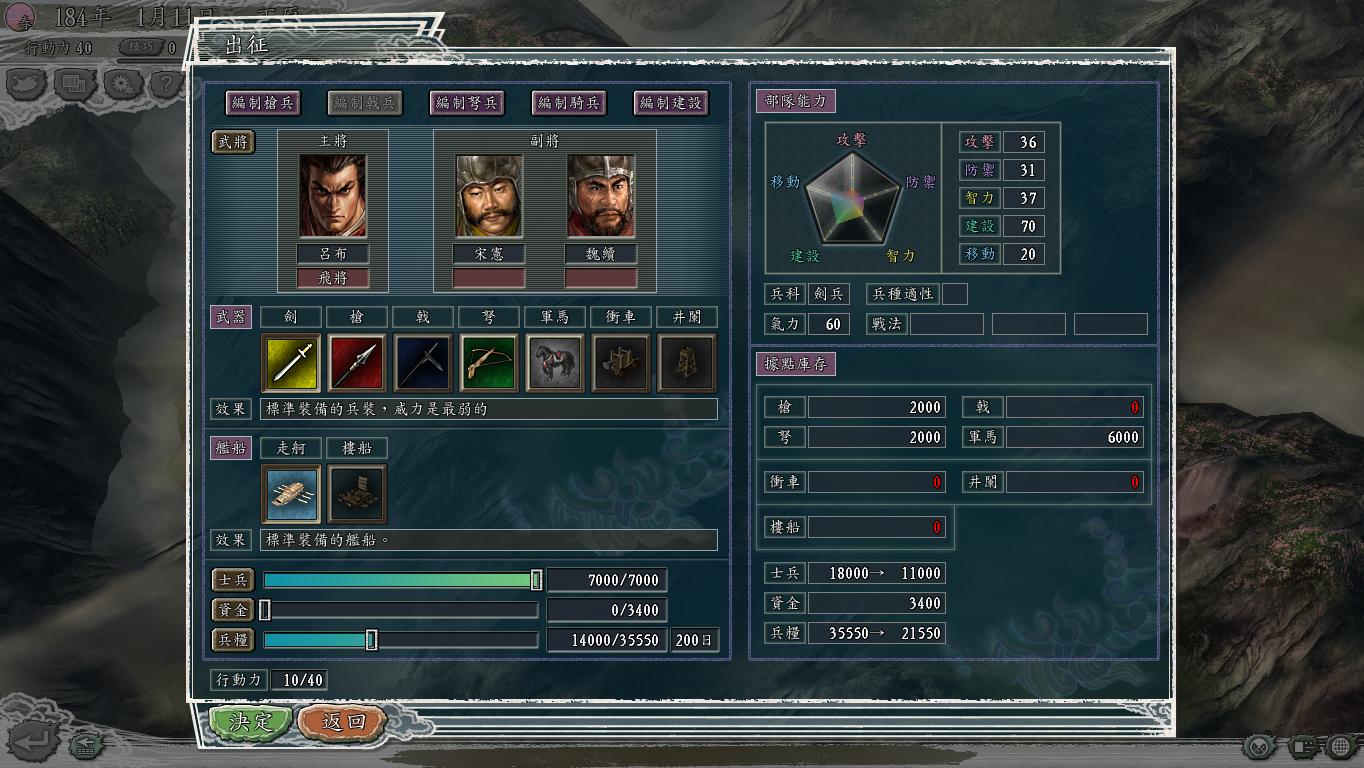Choose the 走舸 light ship icon
Screen dimensions: 1364x768
click(291, 493)
